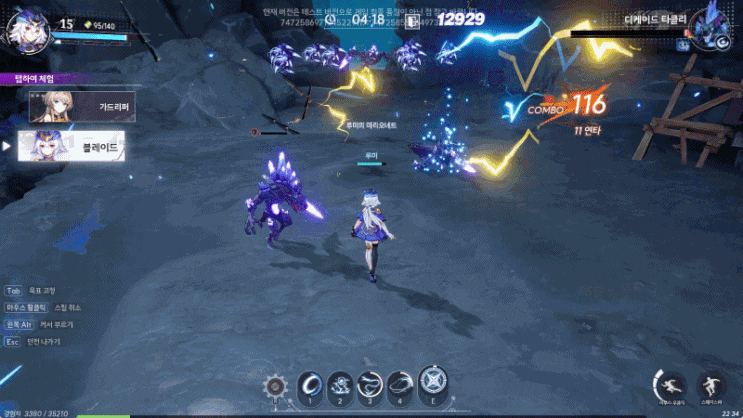Activate the four-point star ultimate skill
Viewport: 743px width, 418px height.
pyautogui.click(x=433, y=383)
